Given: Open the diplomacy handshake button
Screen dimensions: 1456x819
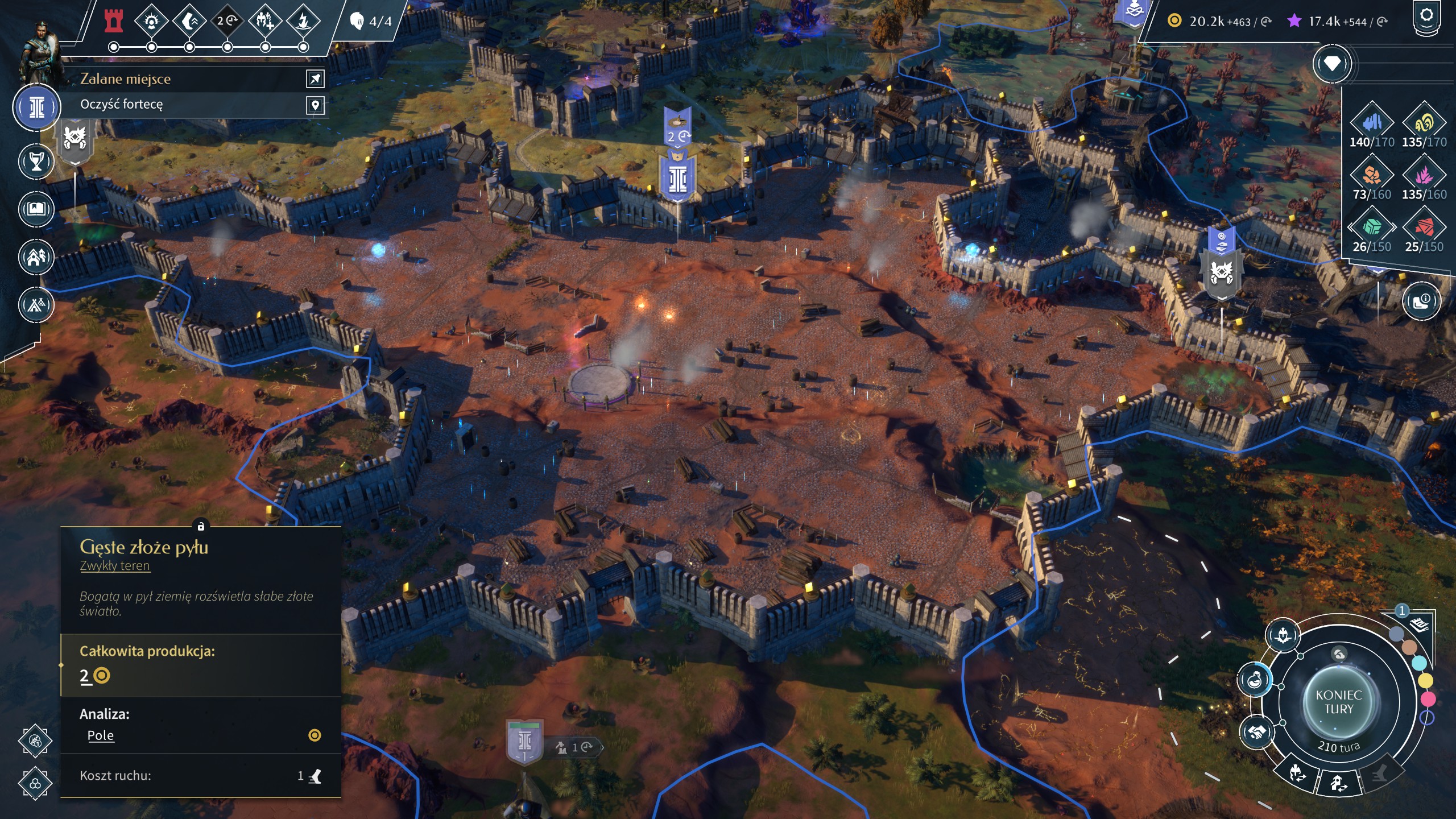Looking at the screenshot, I should 1257,732.
